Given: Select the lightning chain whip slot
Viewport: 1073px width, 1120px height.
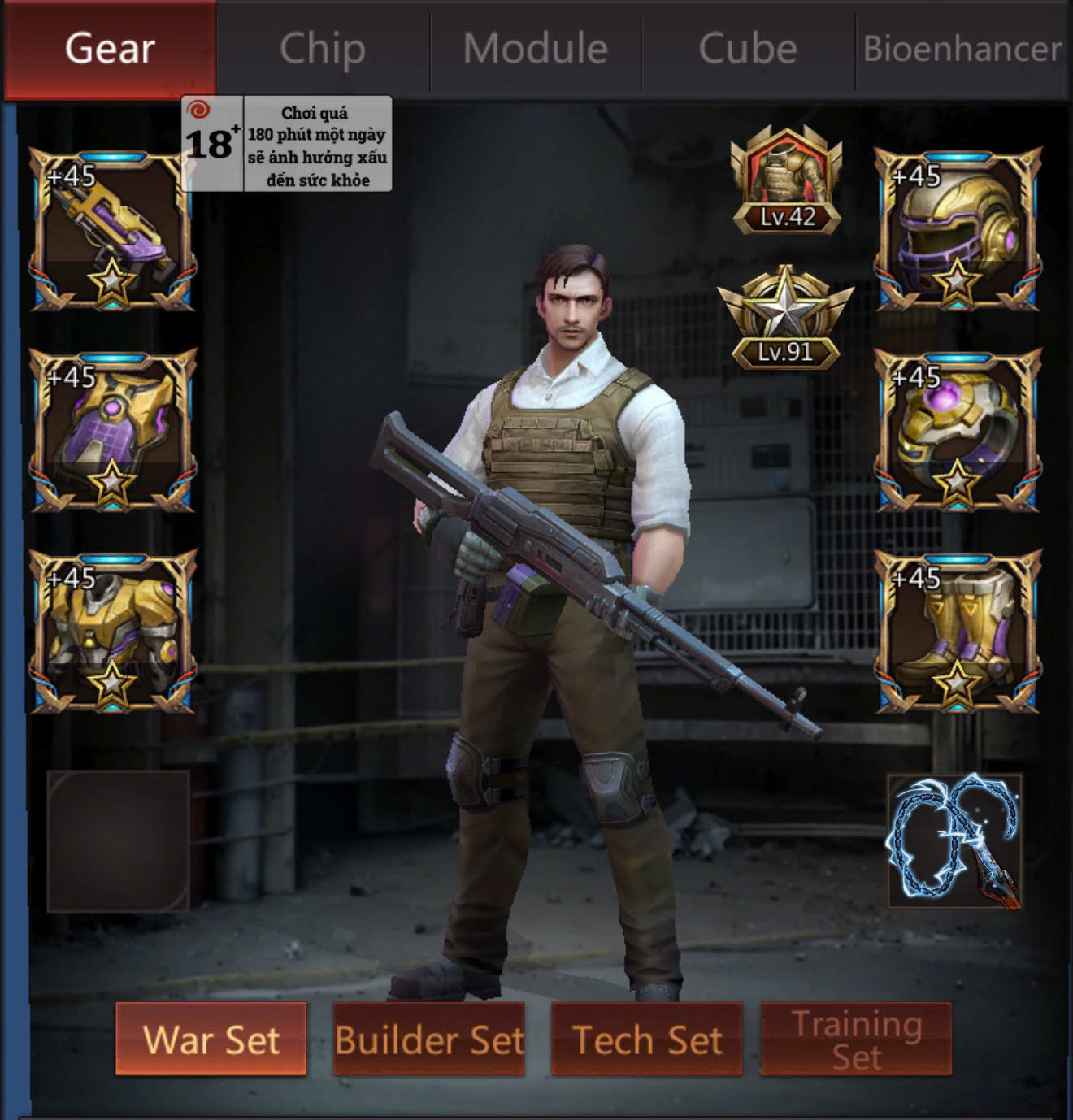Looking at the screenshot, I should click(954, 841).
